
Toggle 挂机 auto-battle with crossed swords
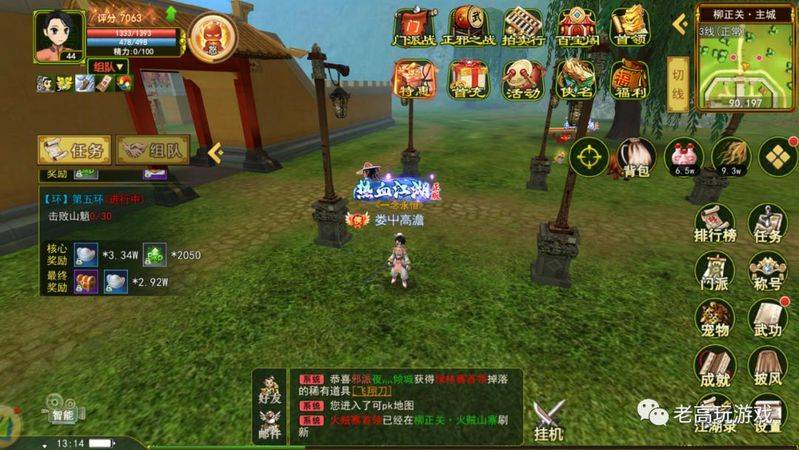coord(548,418)
